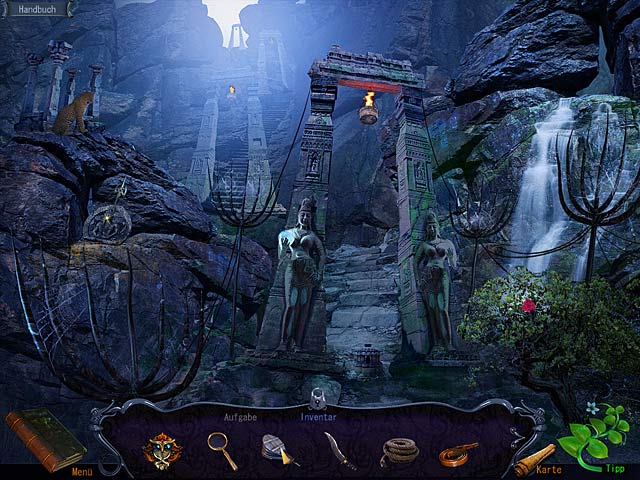Choose the curved knife in inventory

point(339,450)
